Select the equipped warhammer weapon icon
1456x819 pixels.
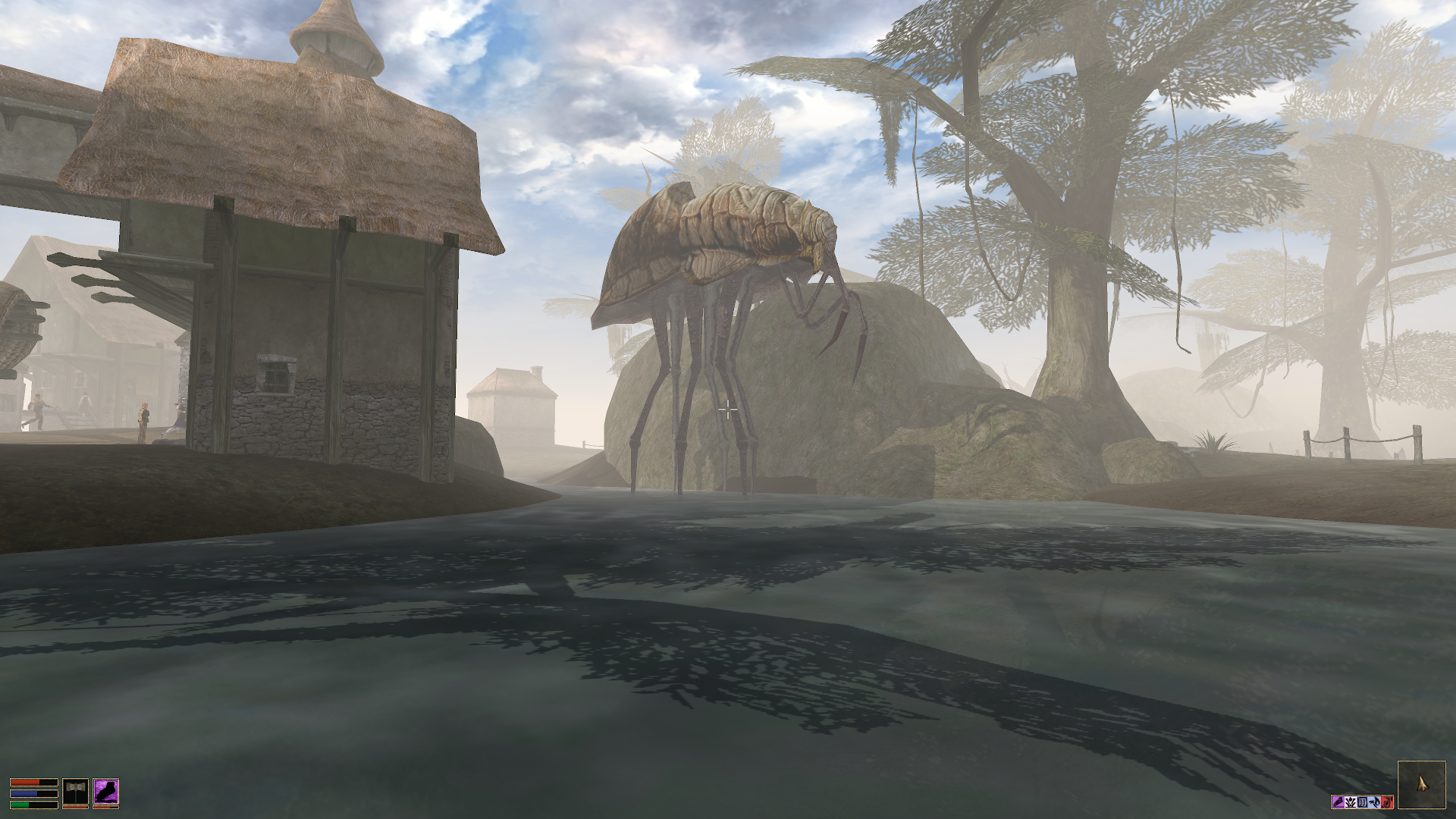coord(75,792)
